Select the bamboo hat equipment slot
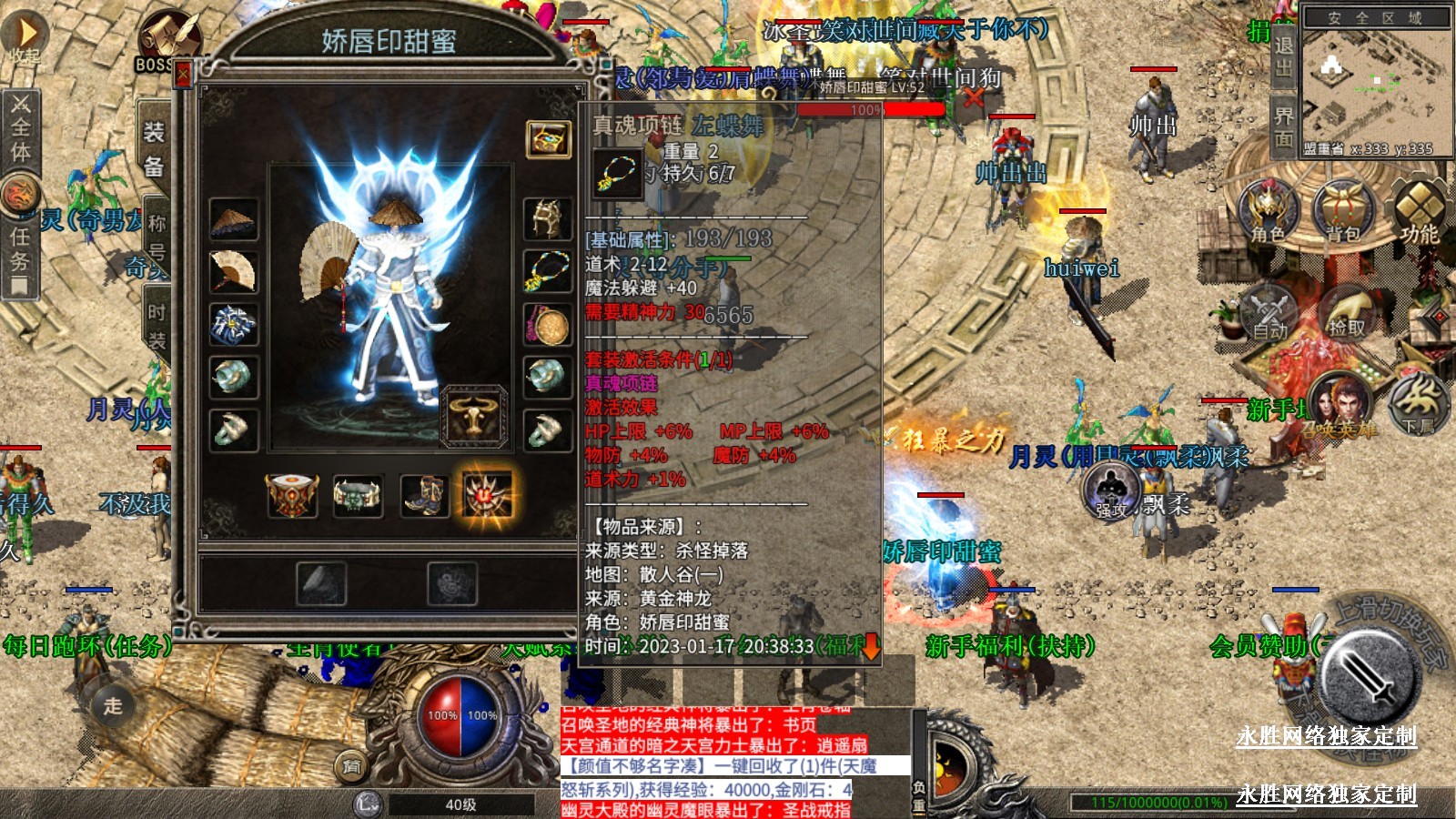The width and height of the screenshot is (1456, 819). click(233, 219)
